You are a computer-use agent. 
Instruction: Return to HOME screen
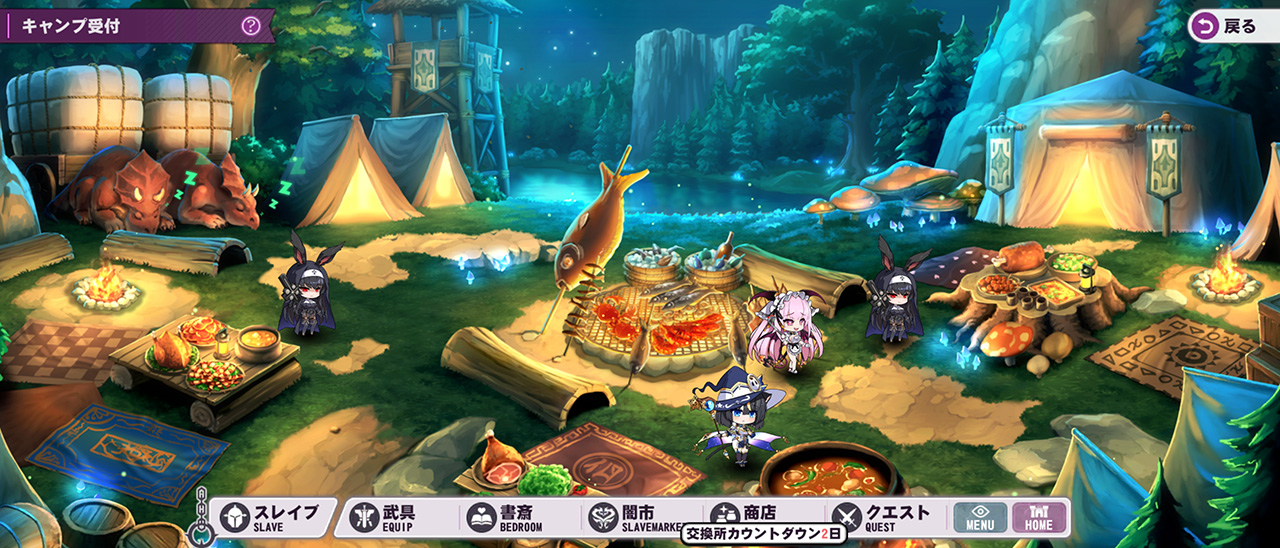pyautogui.click(x=1039, y=517)
